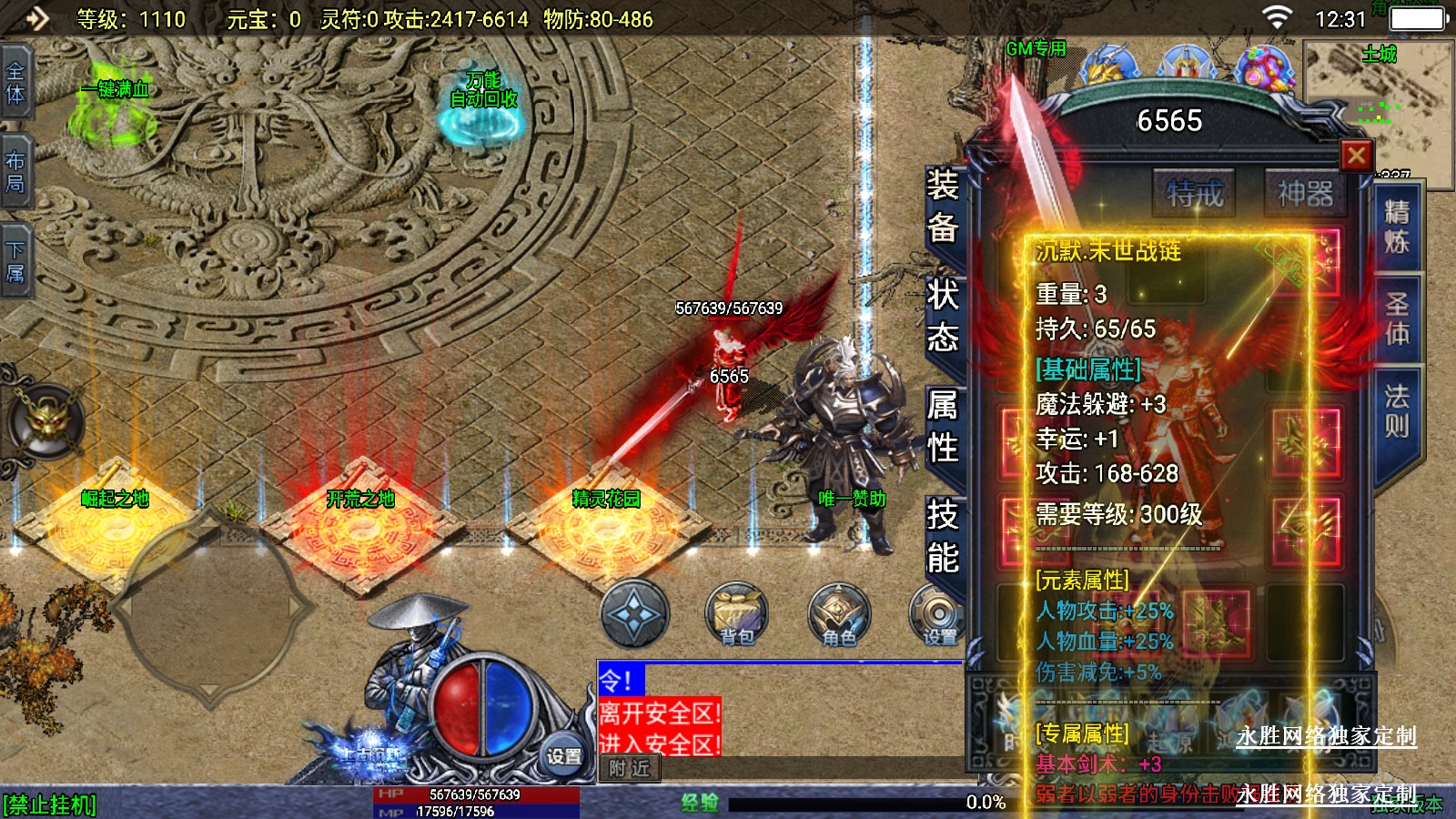Open the 背包 backpack
1456x819 pixels.
(737, 614)
